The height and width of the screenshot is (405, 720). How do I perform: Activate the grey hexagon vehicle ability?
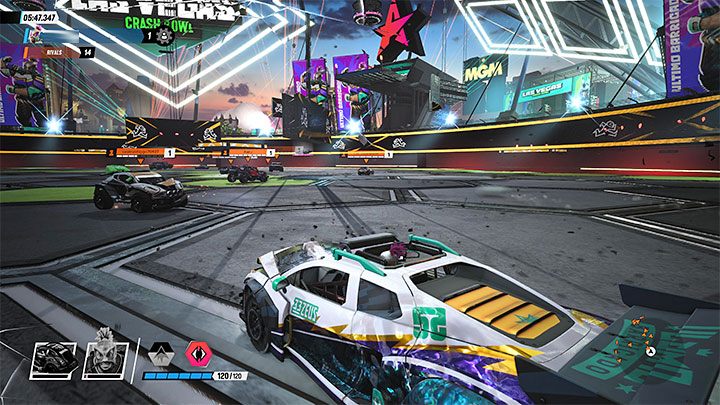point(159,355)
